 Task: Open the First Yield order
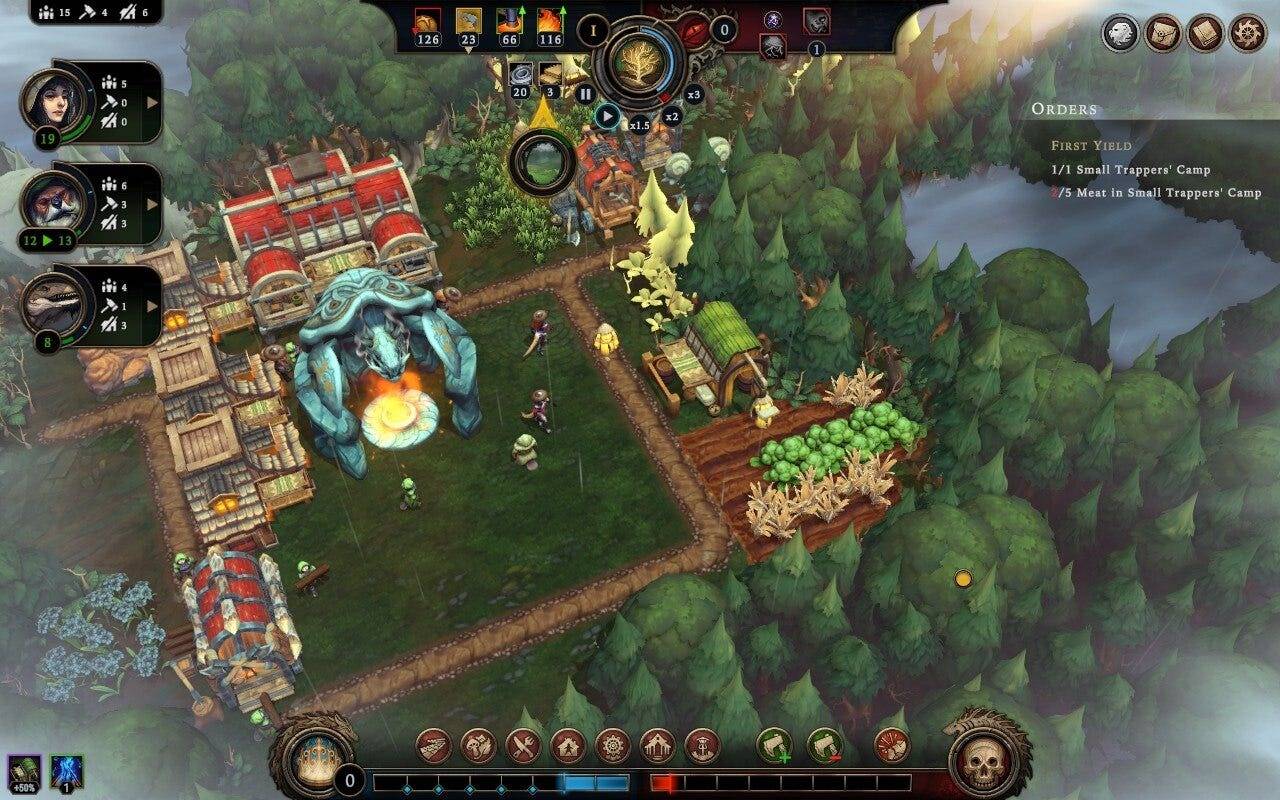(x=1091, y=145)
